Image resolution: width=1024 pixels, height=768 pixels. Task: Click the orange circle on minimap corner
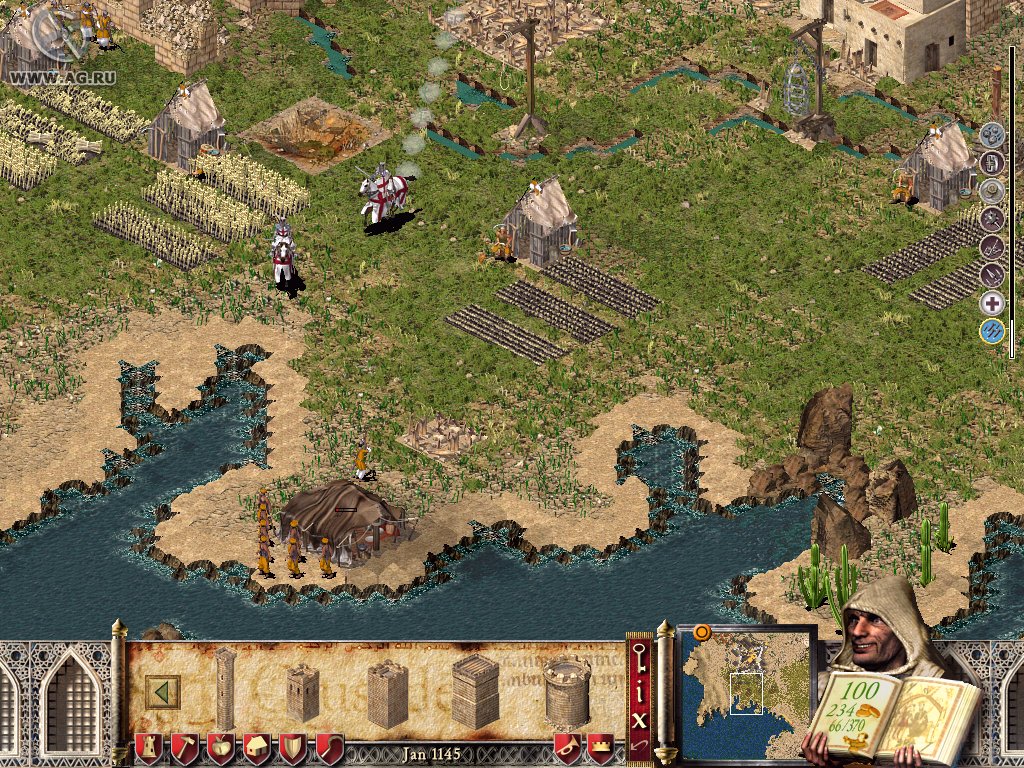pyautogui.click(x=701, y=632)
